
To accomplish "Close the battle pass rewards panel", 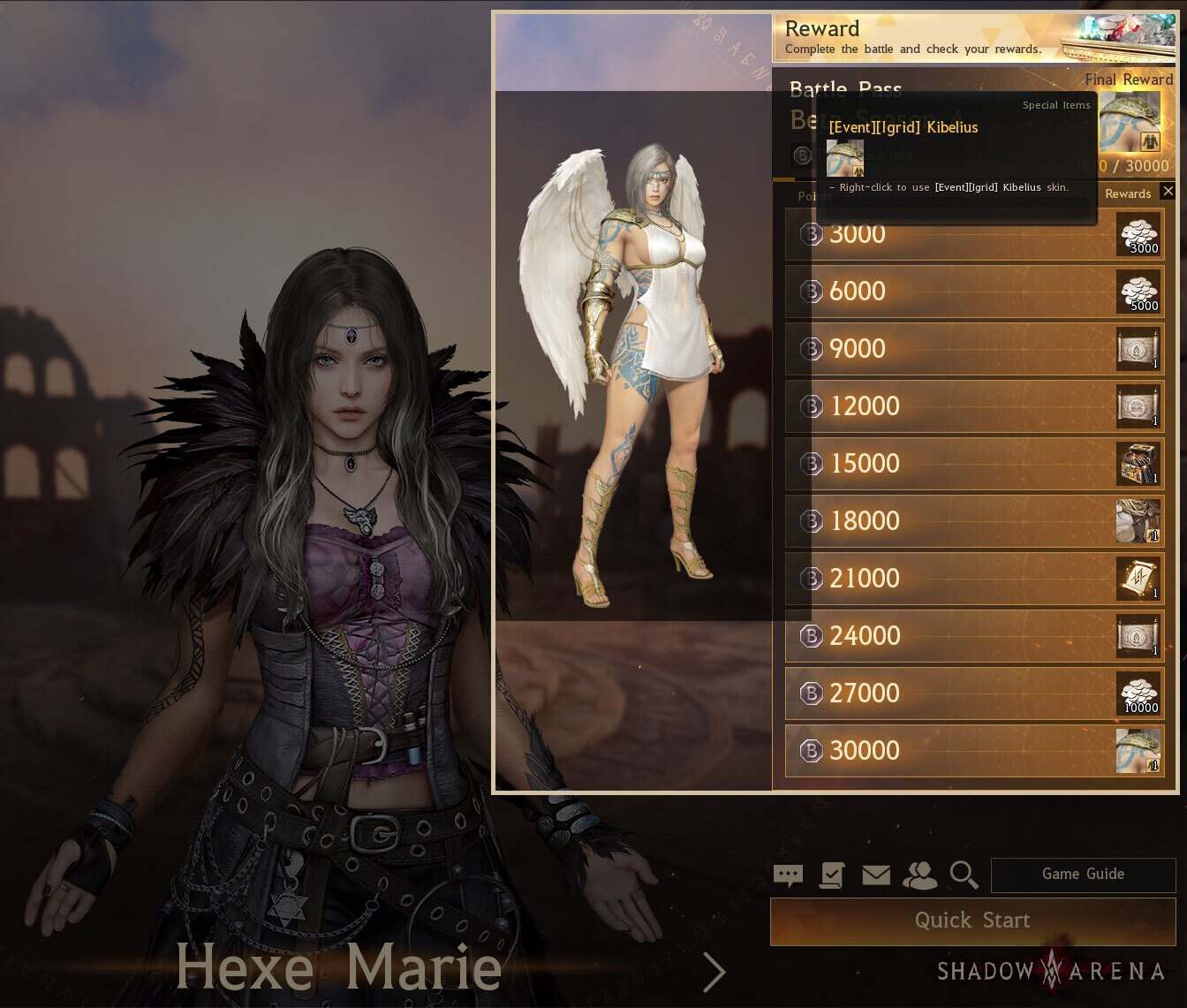I will click(1168, 191).
